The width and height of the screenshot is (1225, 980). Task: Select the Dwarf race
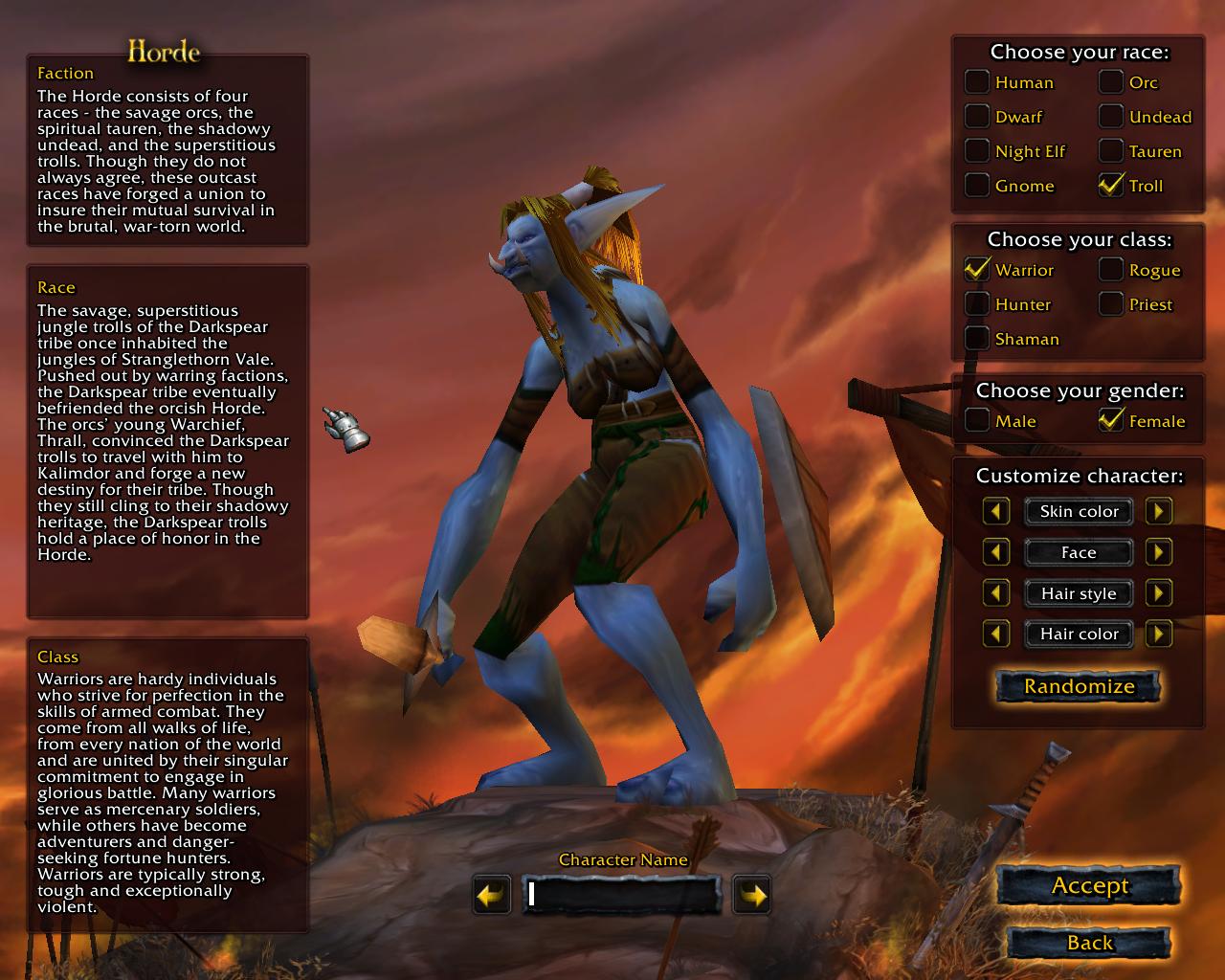coord(976,117)
